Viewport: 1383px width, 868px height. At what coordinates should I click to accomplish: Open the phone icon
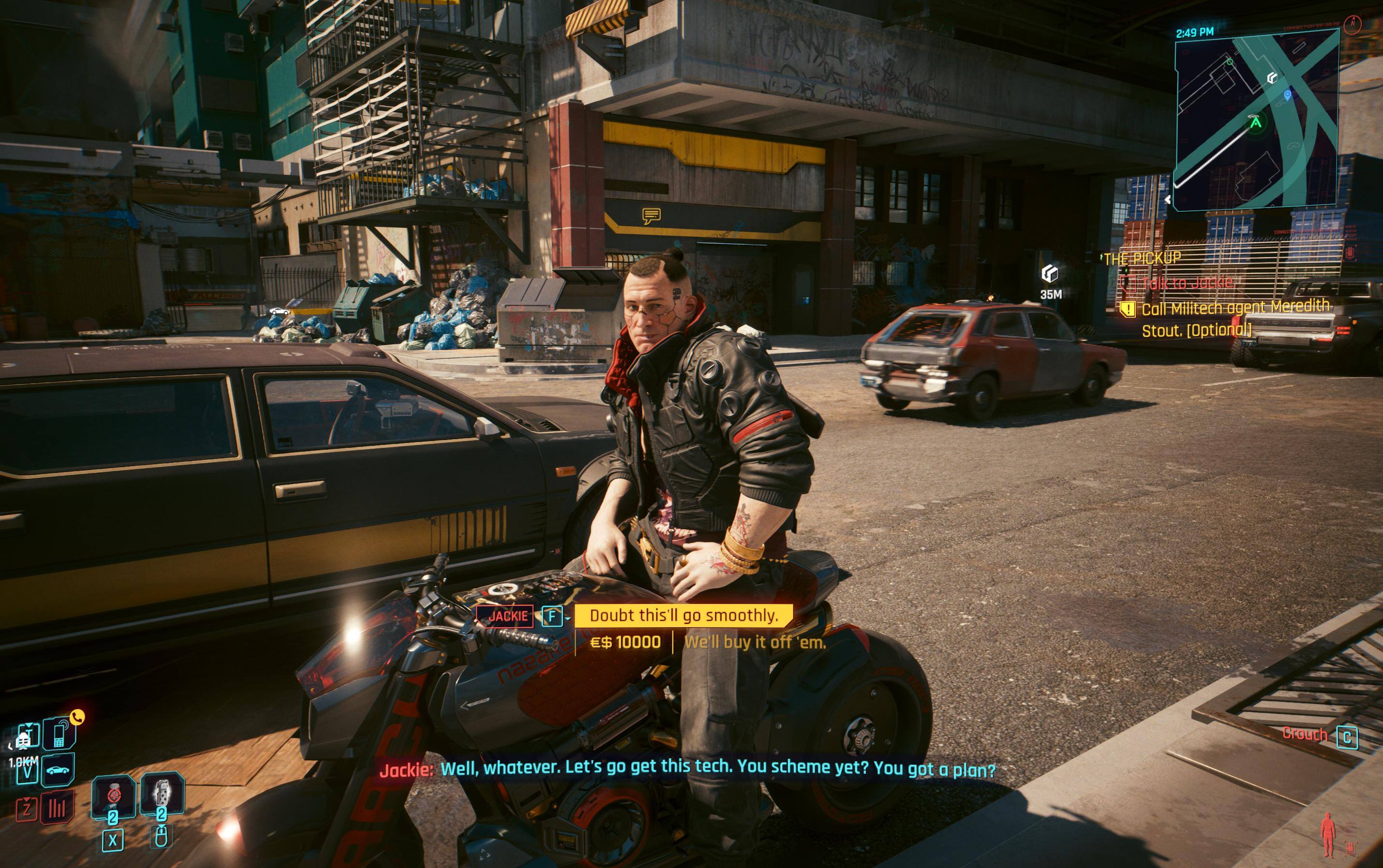pyautogui.click(x=59, y=735)
